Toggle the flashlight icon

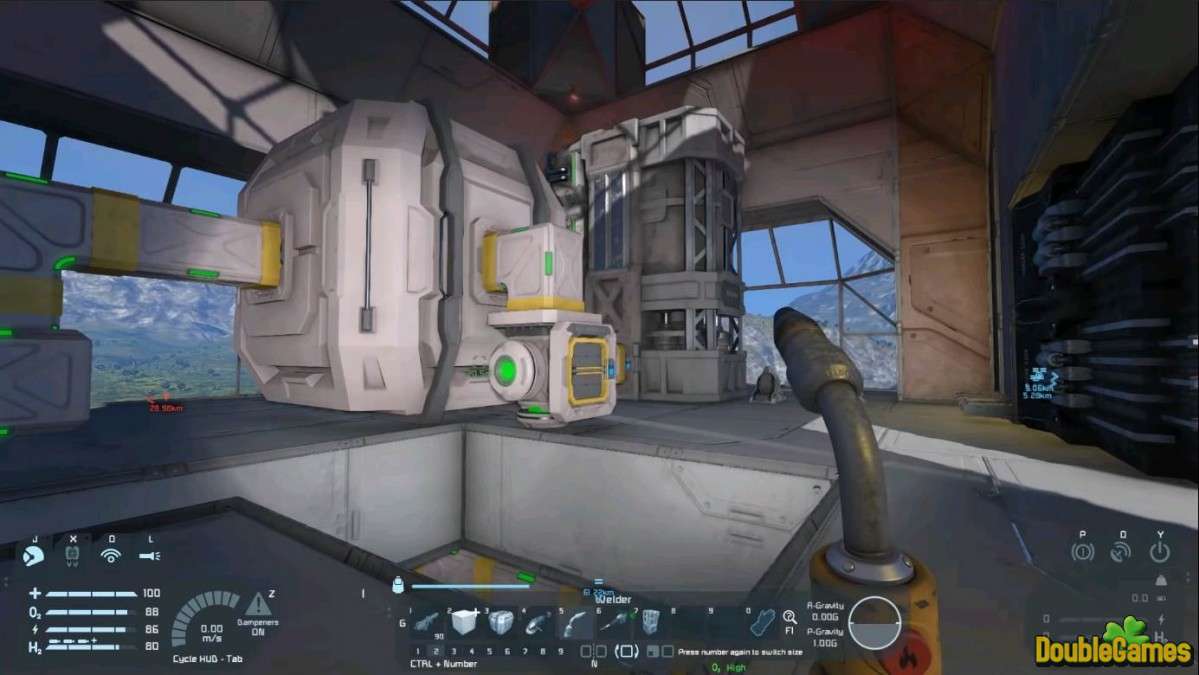[150, 554]
